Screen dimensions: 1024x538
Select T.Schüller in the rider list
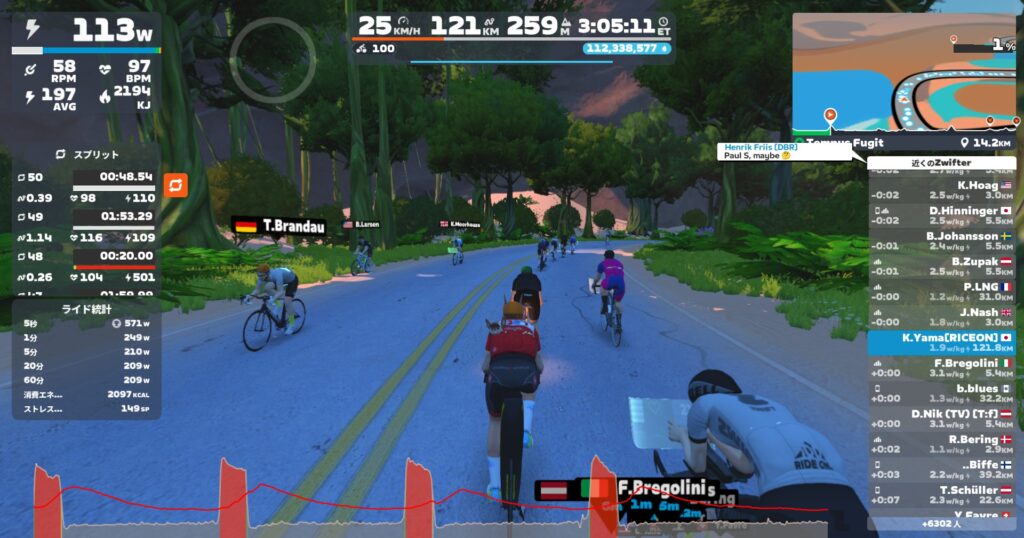[x=941, y=495]
